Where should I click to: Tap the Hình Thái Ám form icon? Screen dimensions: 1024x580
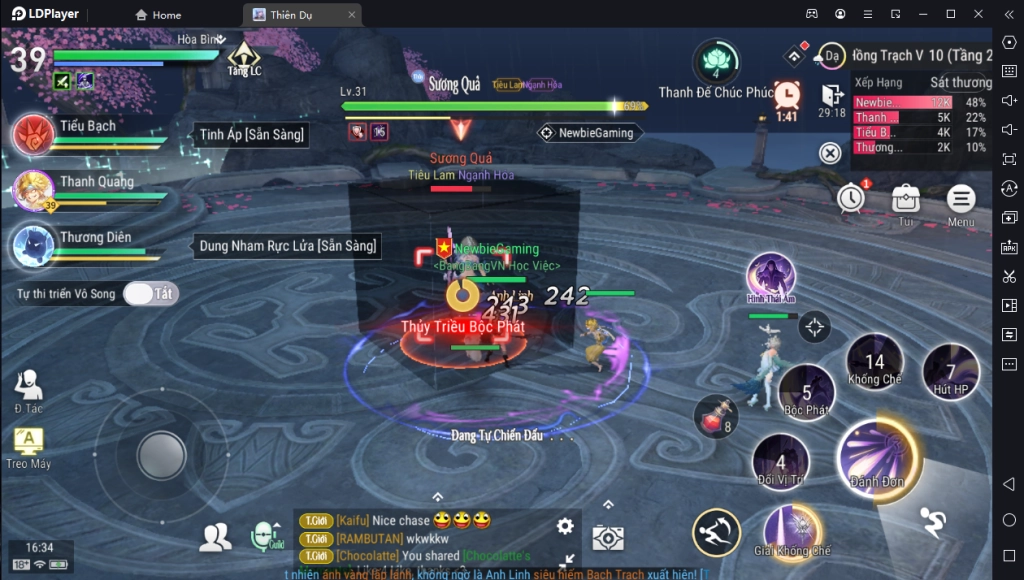tap(770, 275)
